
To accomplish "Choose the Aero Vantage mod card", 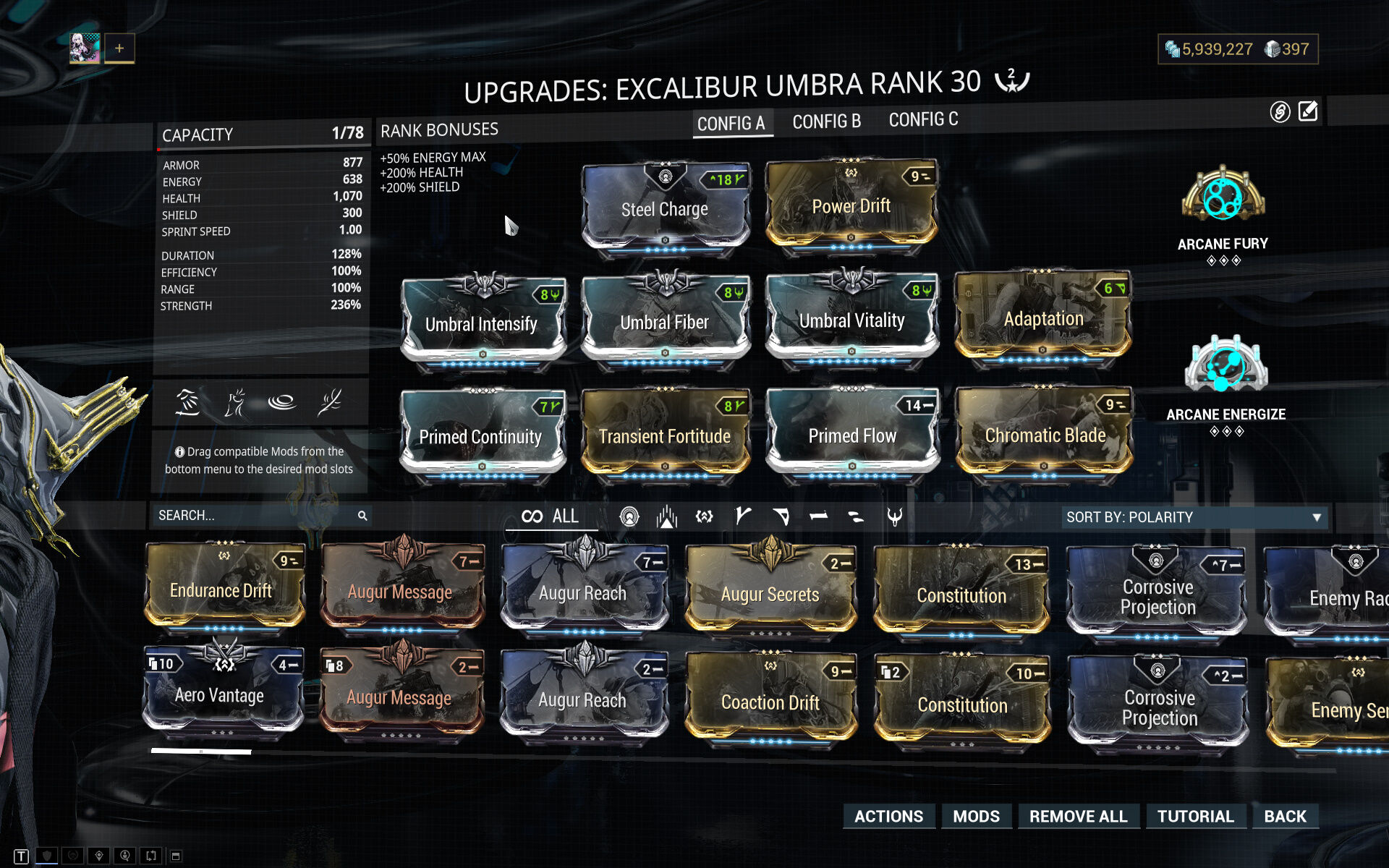I will pos(220,694).
